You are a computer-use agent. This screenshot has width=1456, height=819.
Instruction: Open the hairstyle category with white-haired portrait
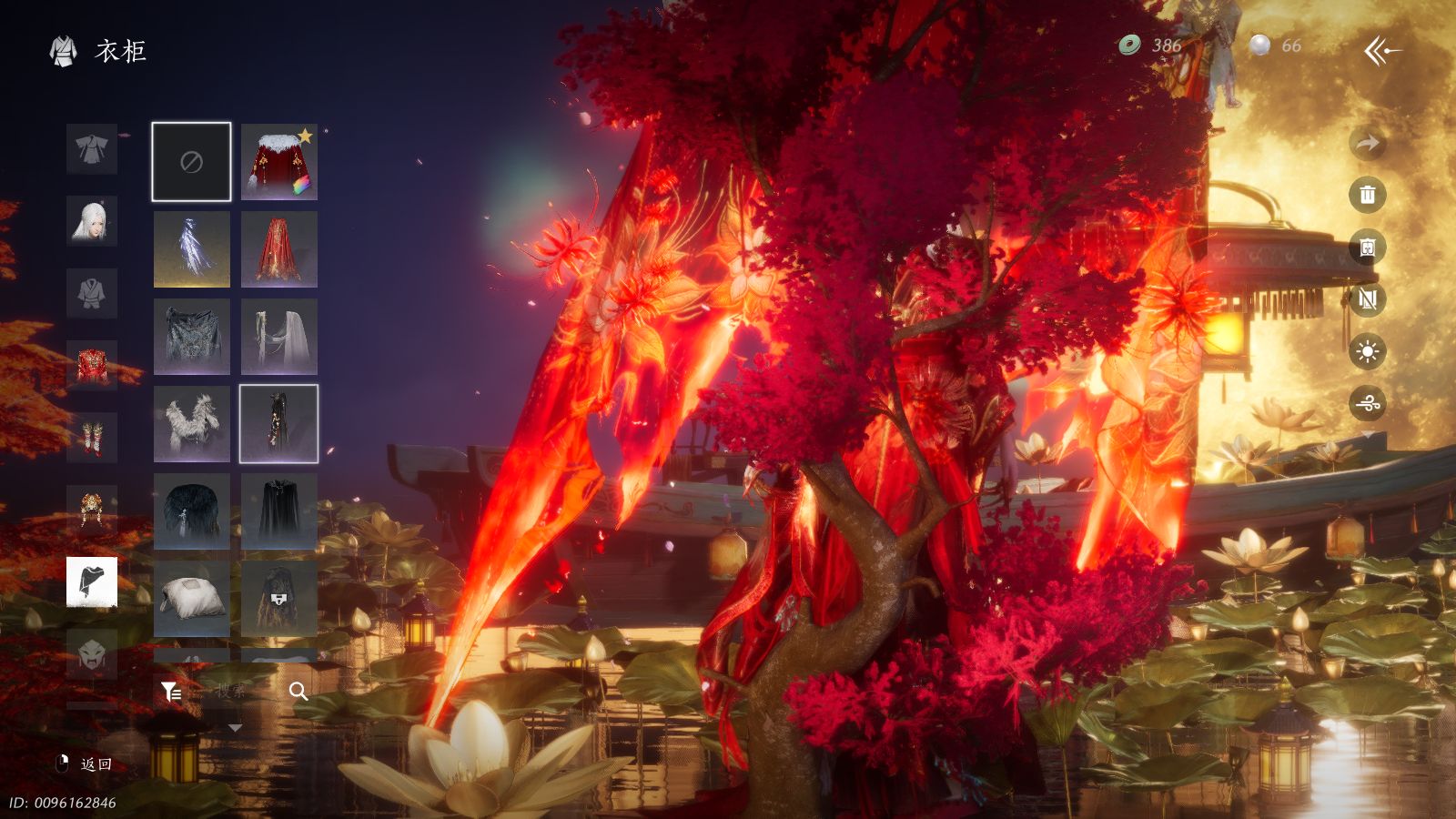click(x=92, y=221)
